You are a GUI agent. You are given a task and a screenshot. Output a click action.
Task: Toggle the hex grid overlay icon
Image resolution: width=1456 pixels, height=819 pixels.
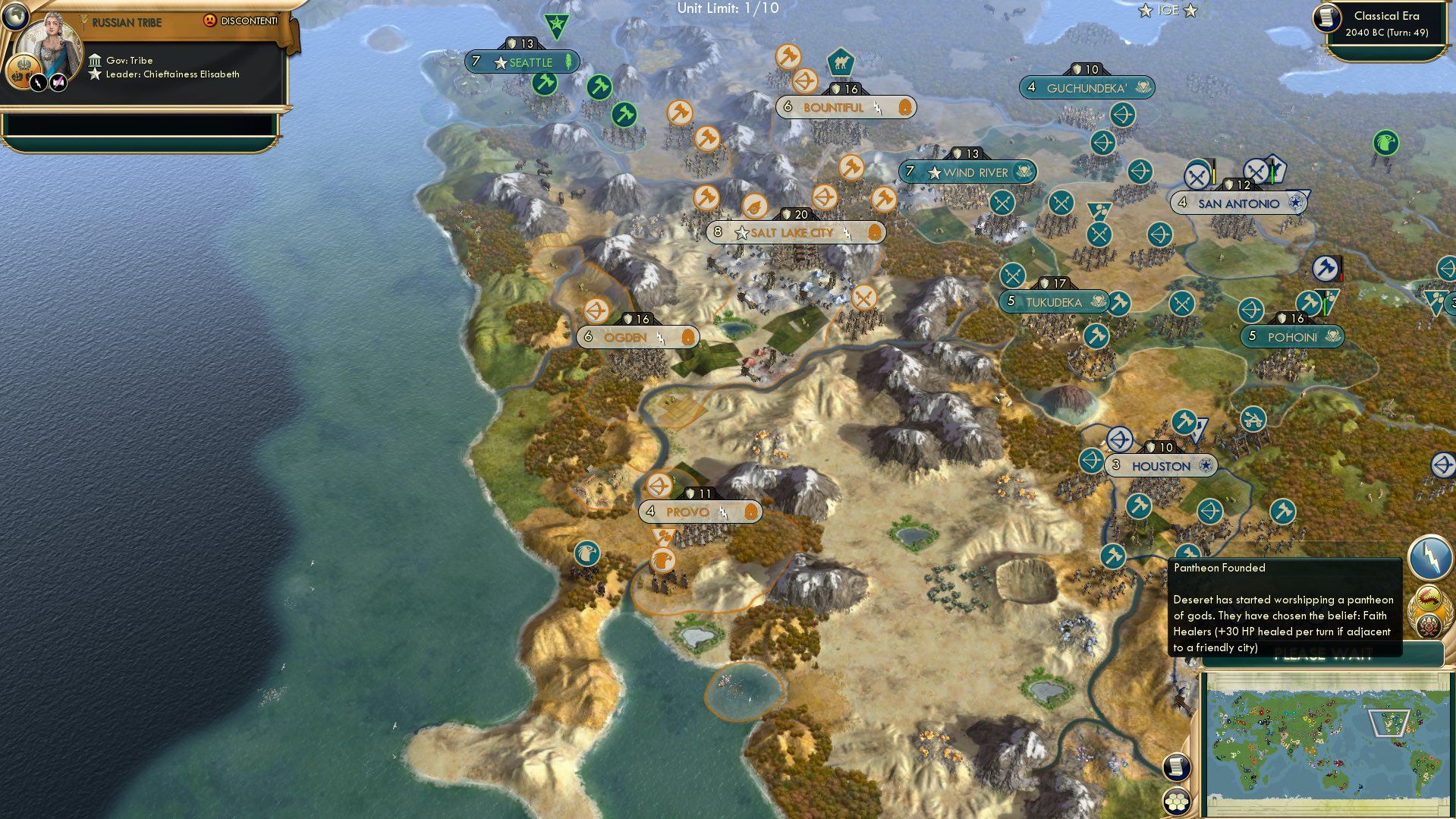pyautogui.click(x=1177, y=802)
